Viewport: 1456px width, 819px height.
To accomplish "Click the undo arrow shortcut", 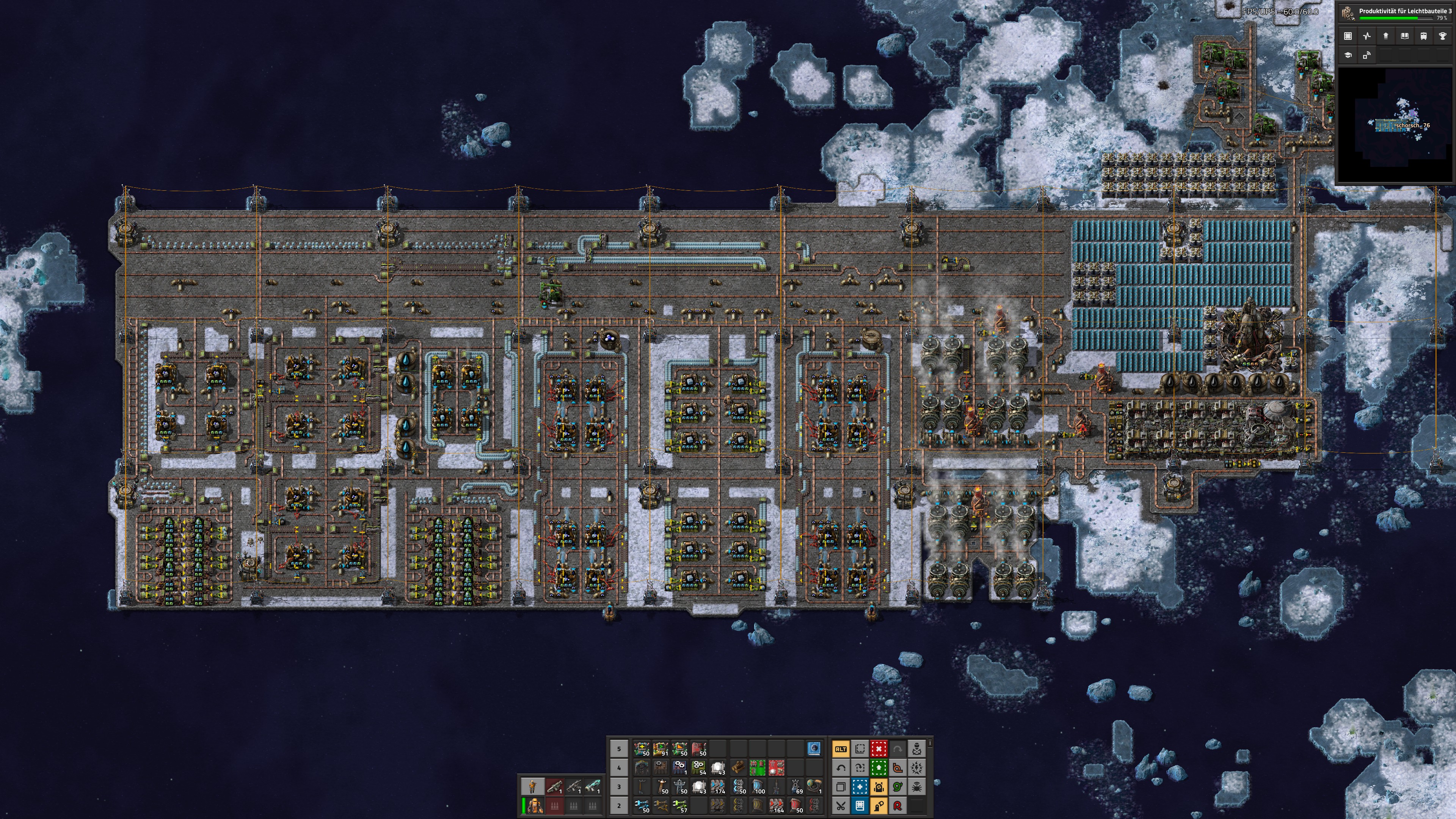I will (x=841, y=767).
